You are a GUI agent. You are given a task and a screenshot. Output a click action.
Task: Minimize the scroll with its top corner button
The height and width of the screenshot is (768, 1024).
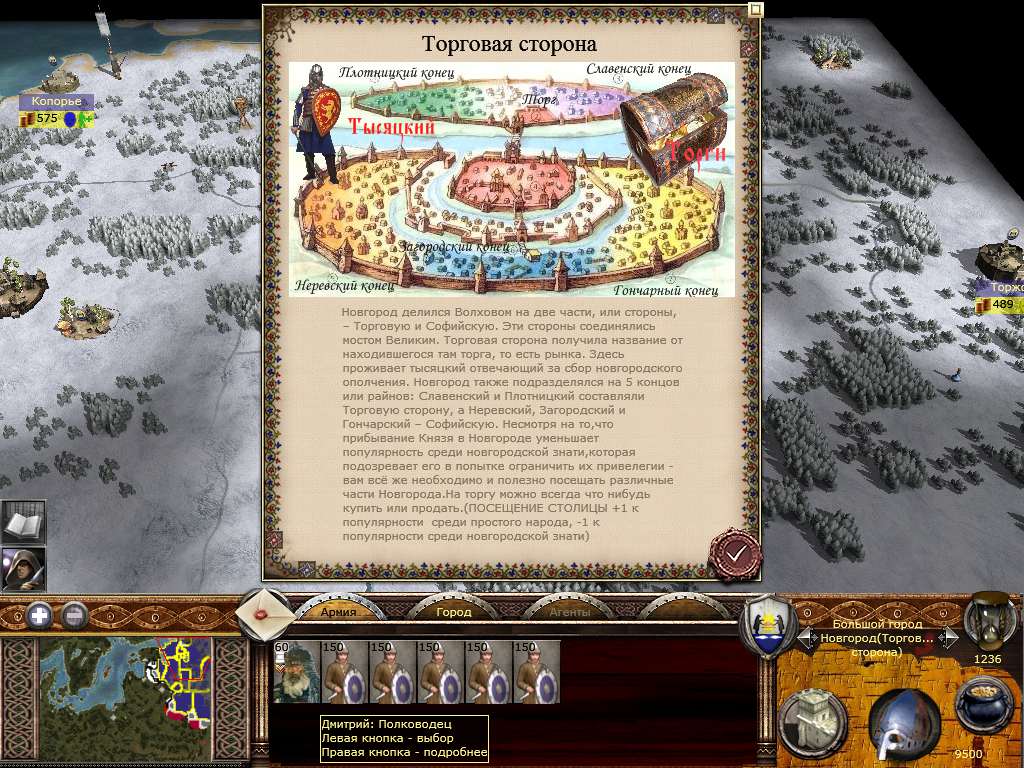tap(755, 10)
